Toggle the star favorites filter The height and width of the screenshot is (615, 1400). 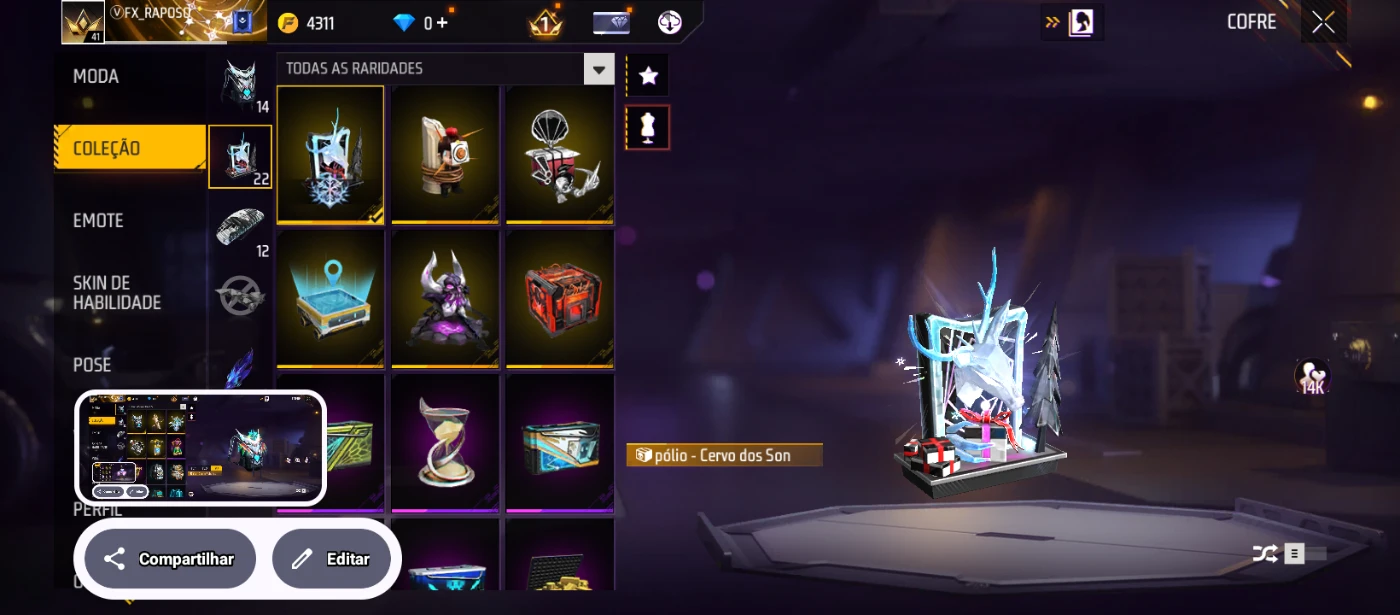click(x=648, y=75)
